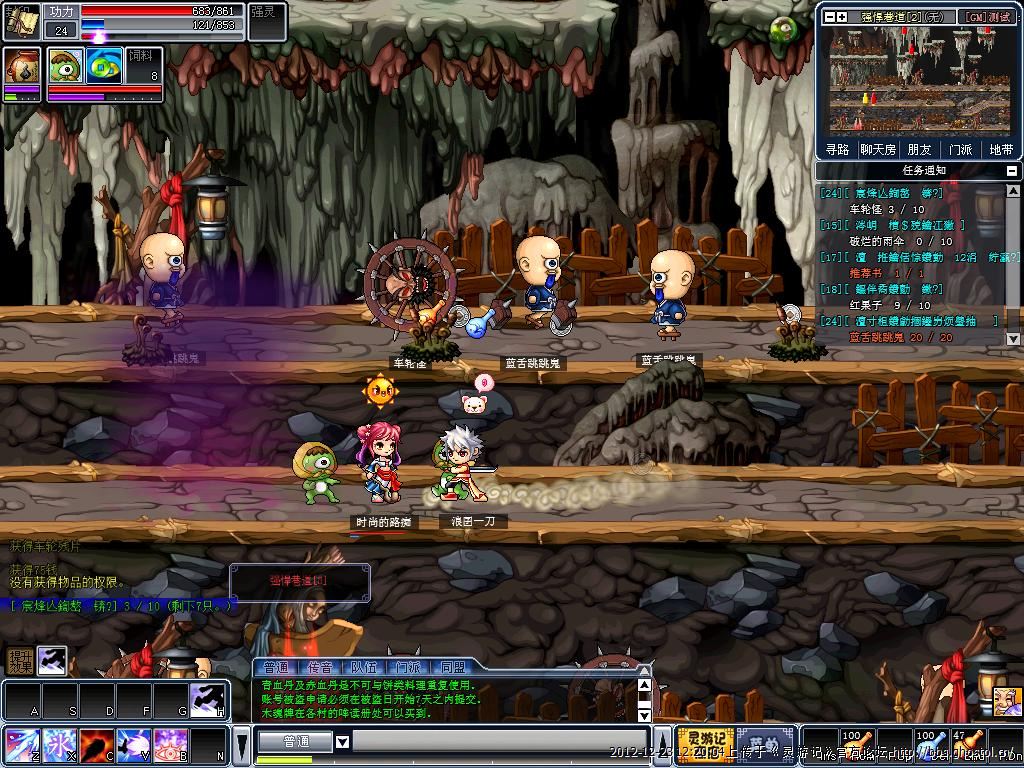Switch to the 队伍 team chat tab
The width and height of the screenshot is (1024, 768).
(x=364, y=667)
